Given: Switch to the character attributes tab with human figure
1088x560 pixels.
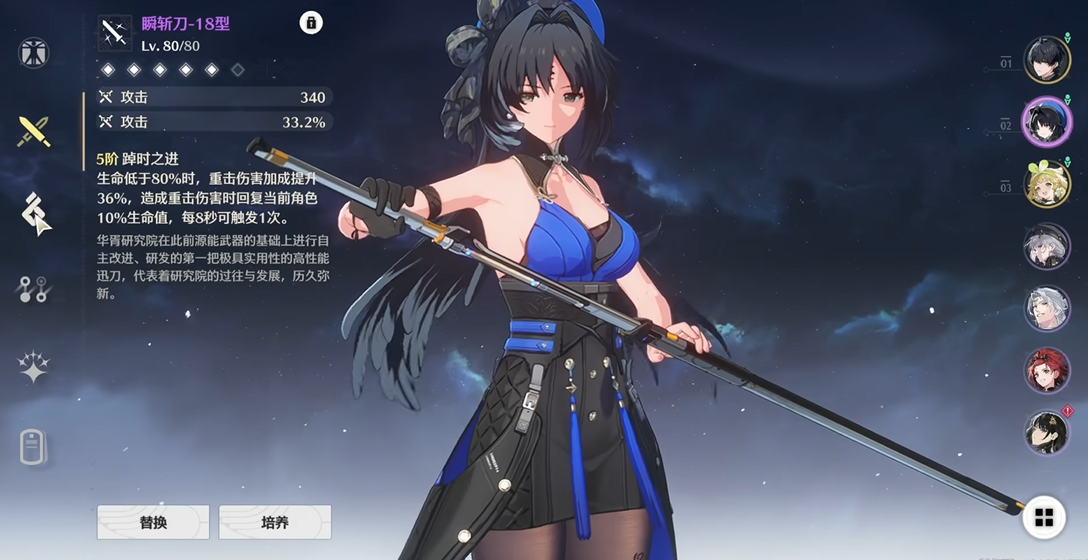Looking at the screenshot, I should point(34,52).
